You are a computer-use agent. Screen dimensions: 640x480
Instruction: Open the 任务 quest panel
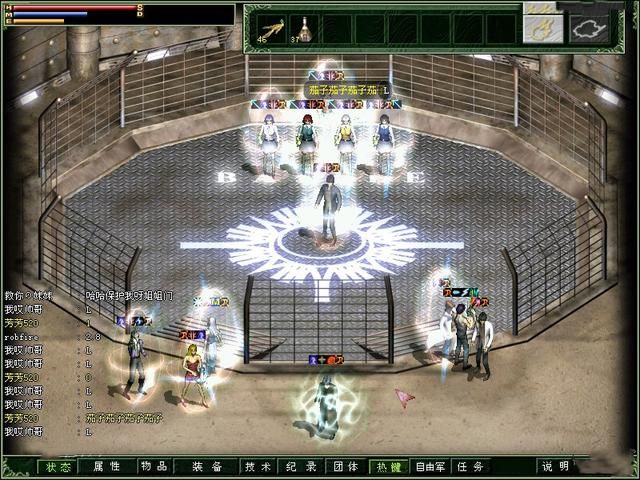click(472, 467)
